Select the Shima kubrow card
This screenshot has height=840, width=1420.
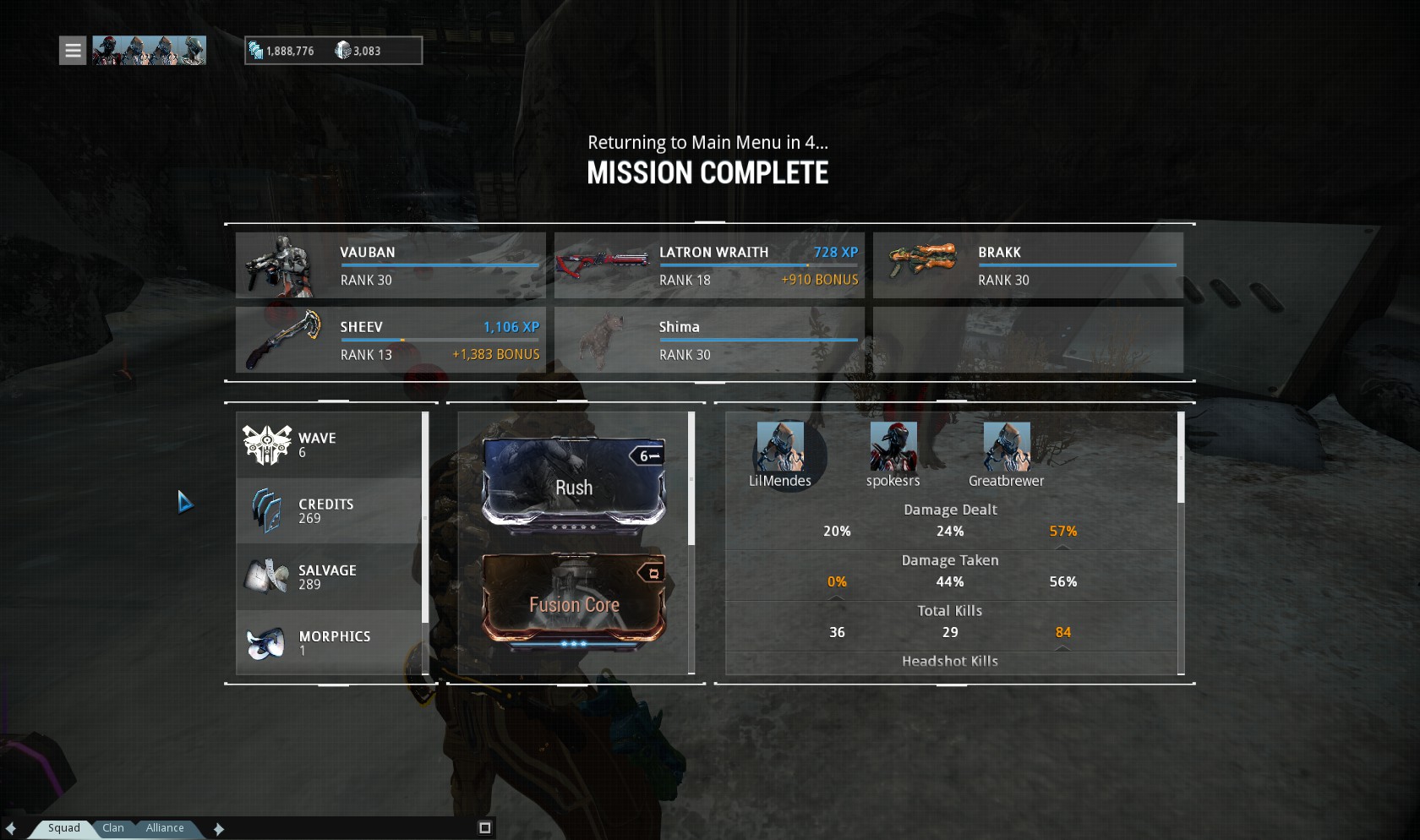(709, 340)
